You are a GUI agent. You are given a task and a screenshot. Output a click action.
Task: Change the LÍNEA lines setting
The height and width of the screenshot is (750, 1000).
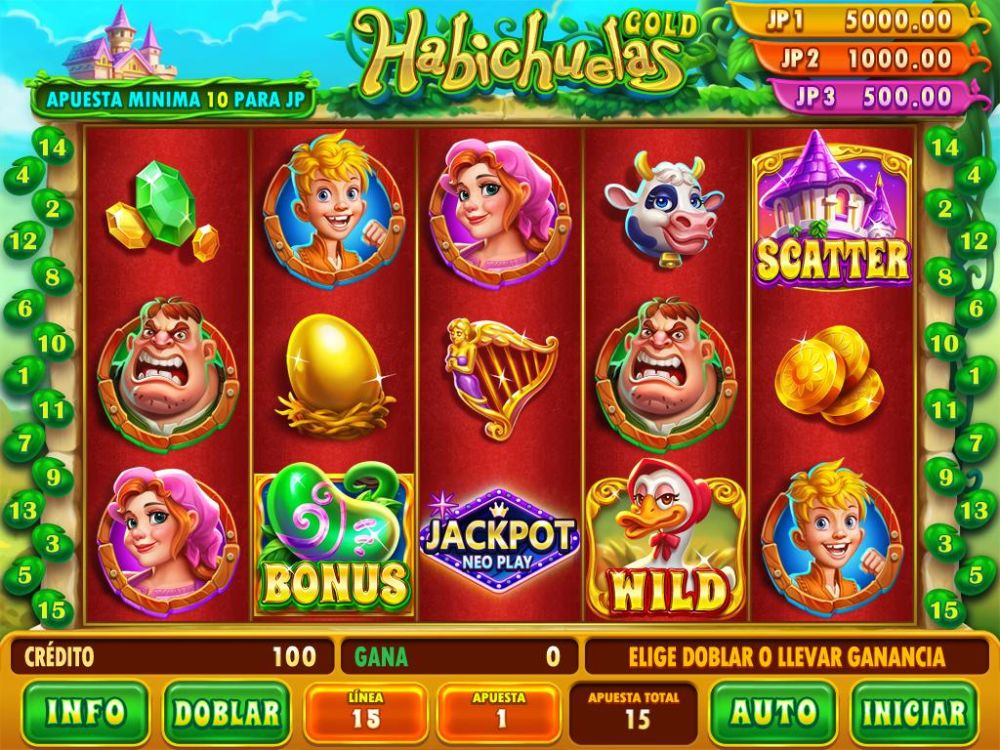pos(366,712)
